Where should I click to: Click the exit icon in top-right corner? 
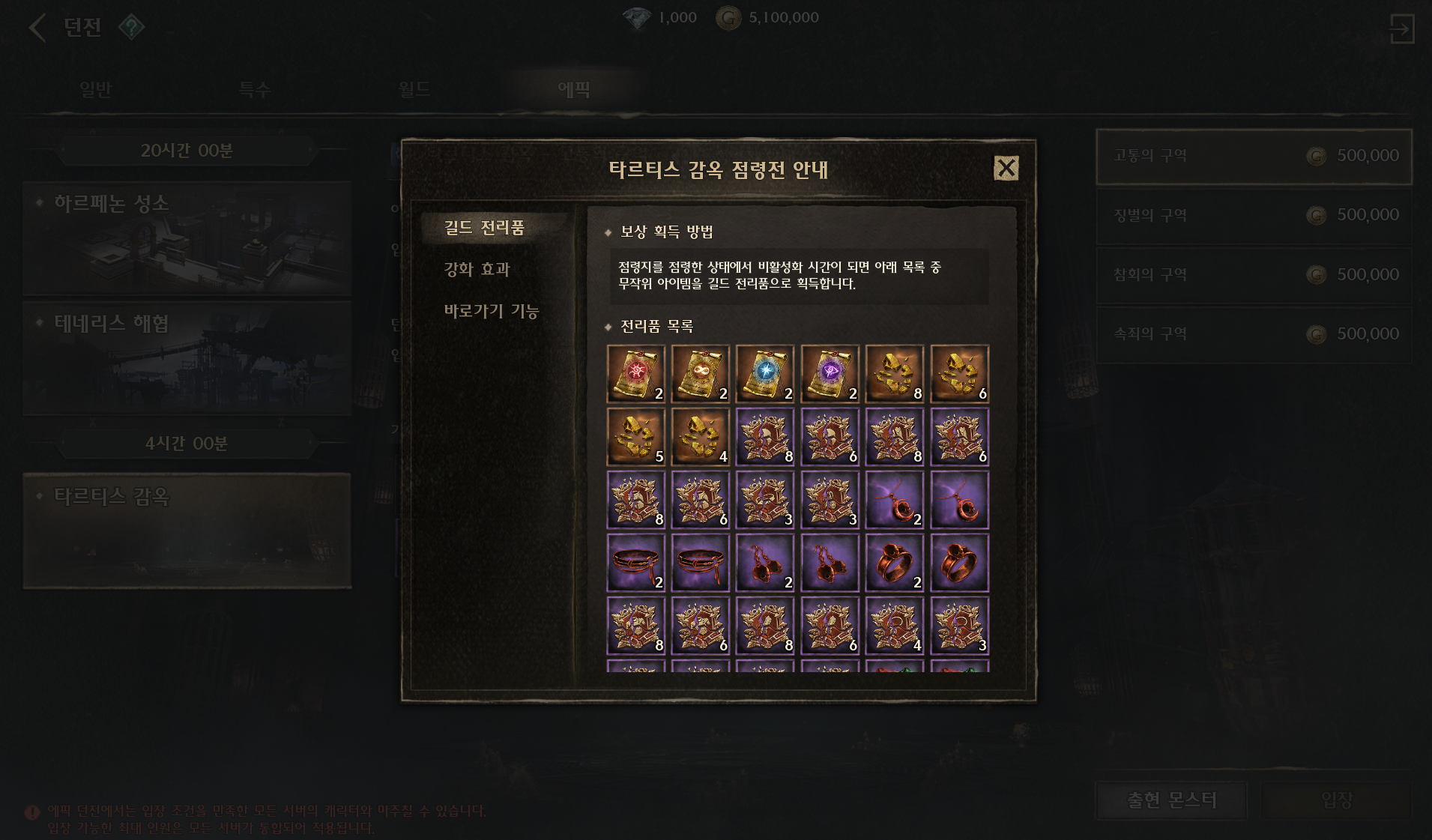(x=1401, y=29)
